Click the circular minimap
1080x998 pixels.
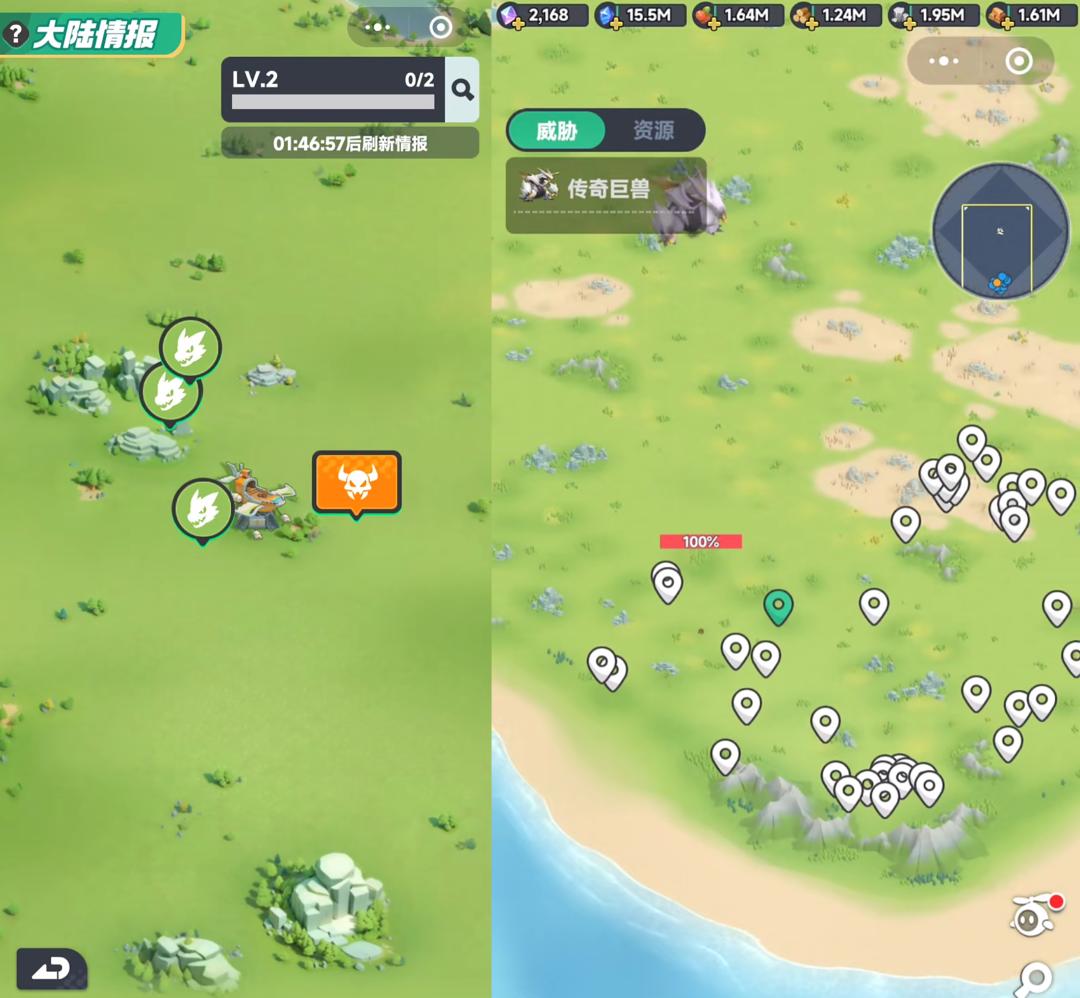point(1000,231)
